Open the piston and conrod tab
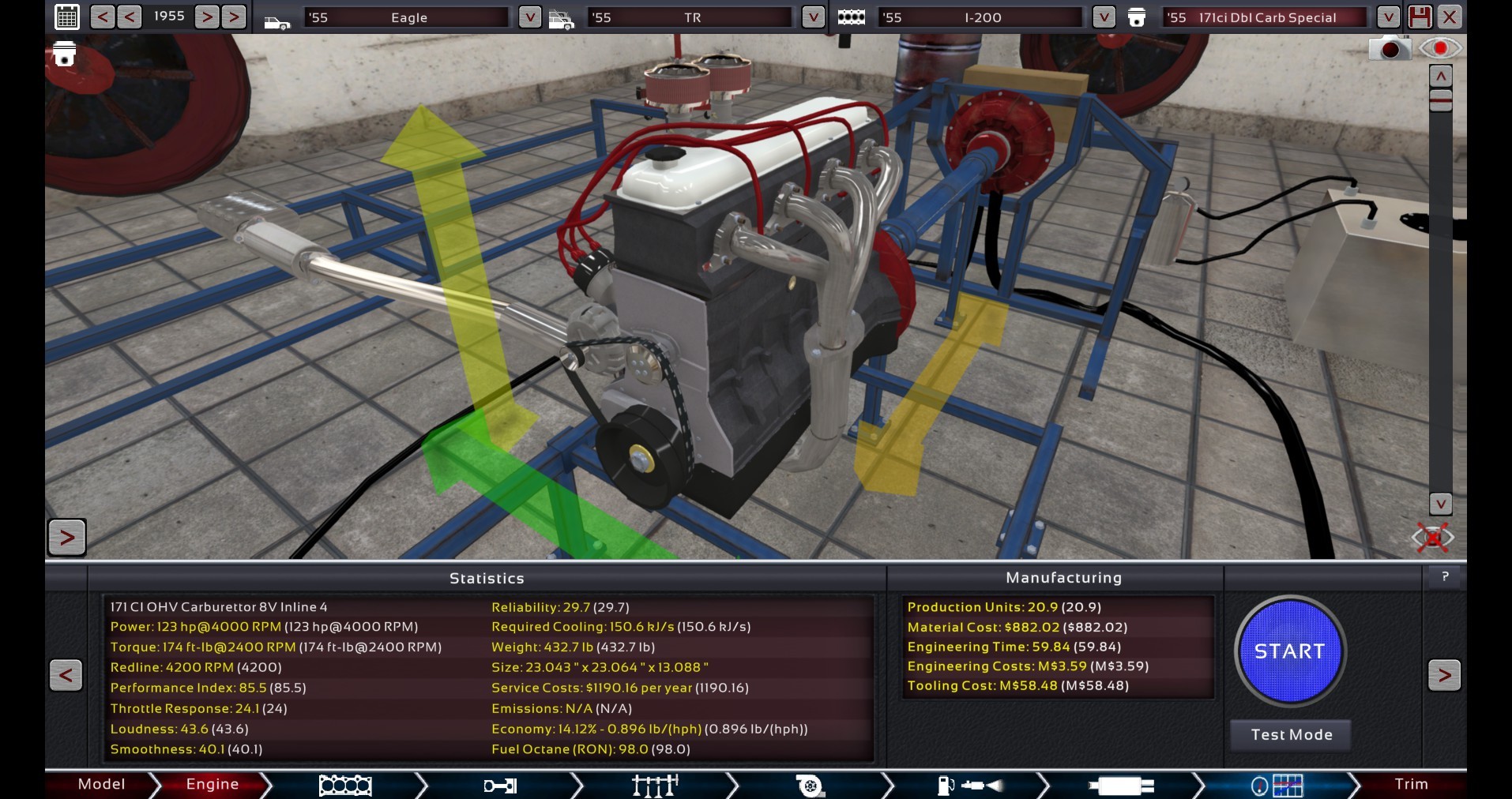 [499, 786]
